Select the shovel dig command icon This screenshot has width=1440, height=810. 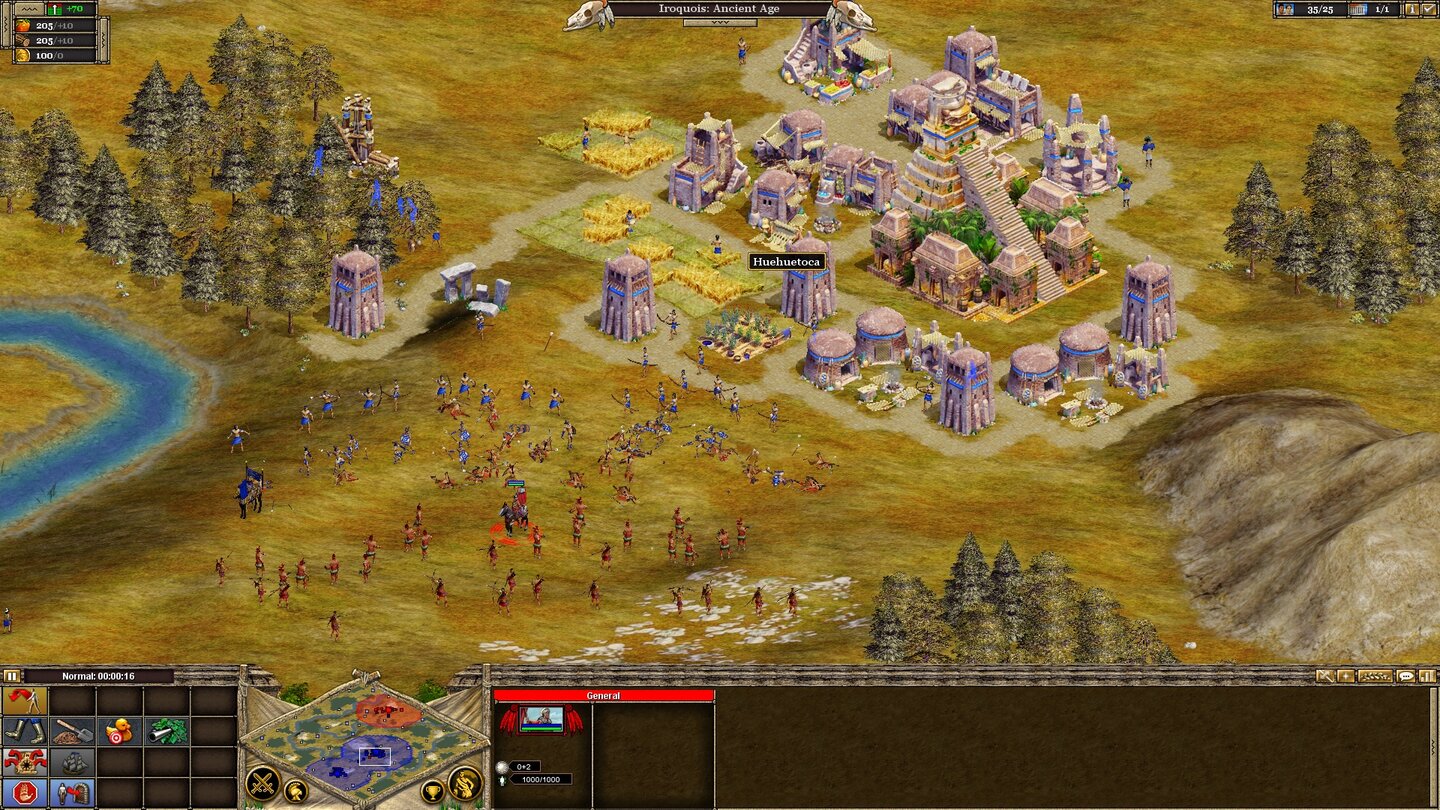tap(72, 731)
